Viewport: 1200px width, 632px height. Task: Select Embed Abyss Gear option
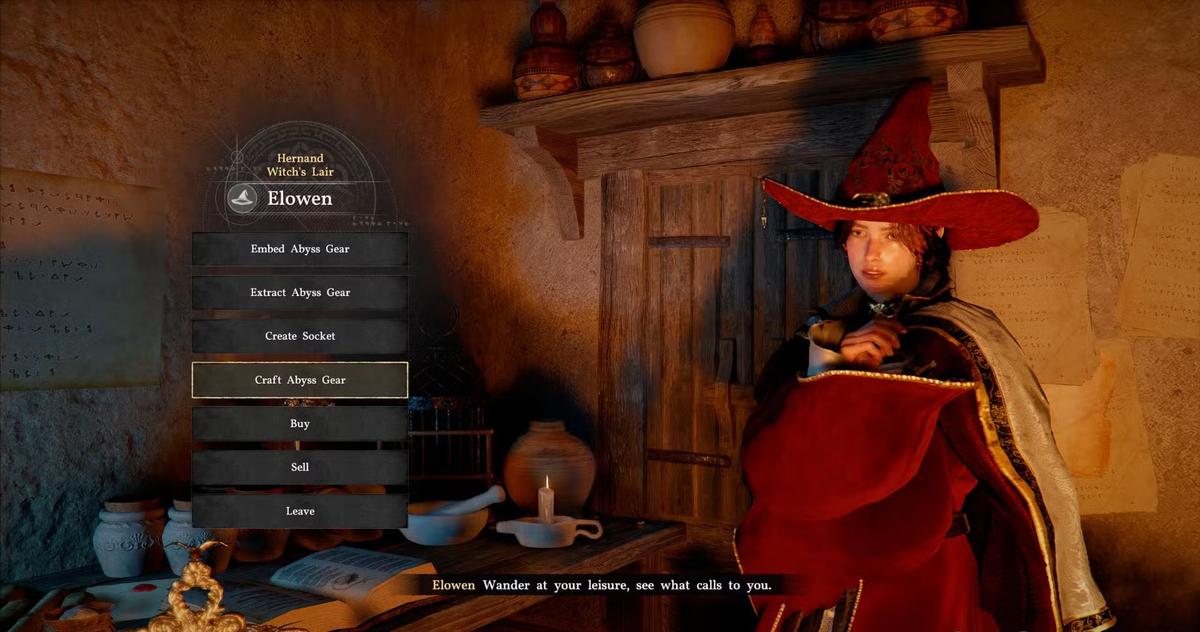click(300, 249)
